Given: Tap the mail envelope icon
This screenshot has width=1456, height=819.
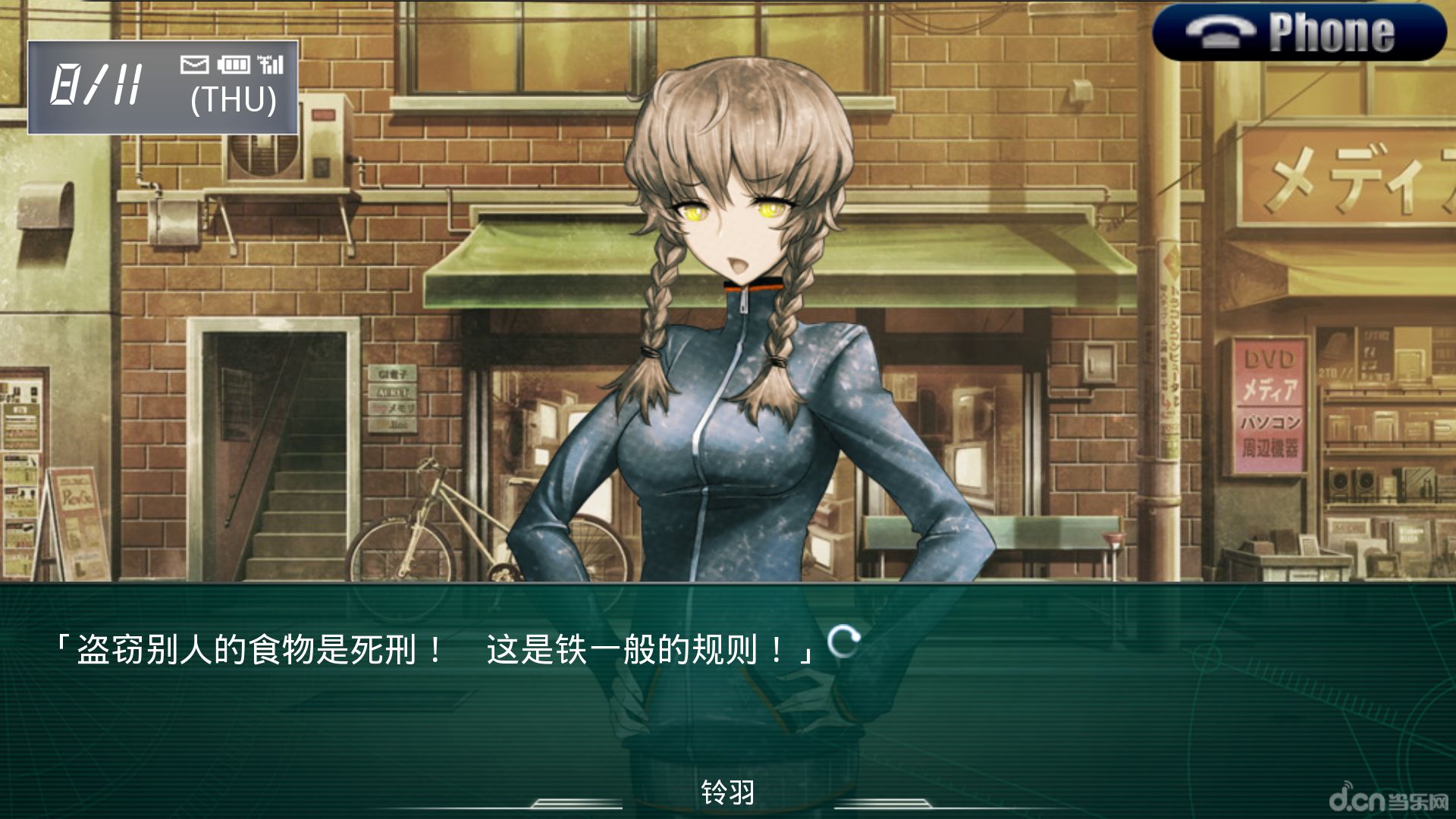Looking at the screenshot, I should coord(194,64).
